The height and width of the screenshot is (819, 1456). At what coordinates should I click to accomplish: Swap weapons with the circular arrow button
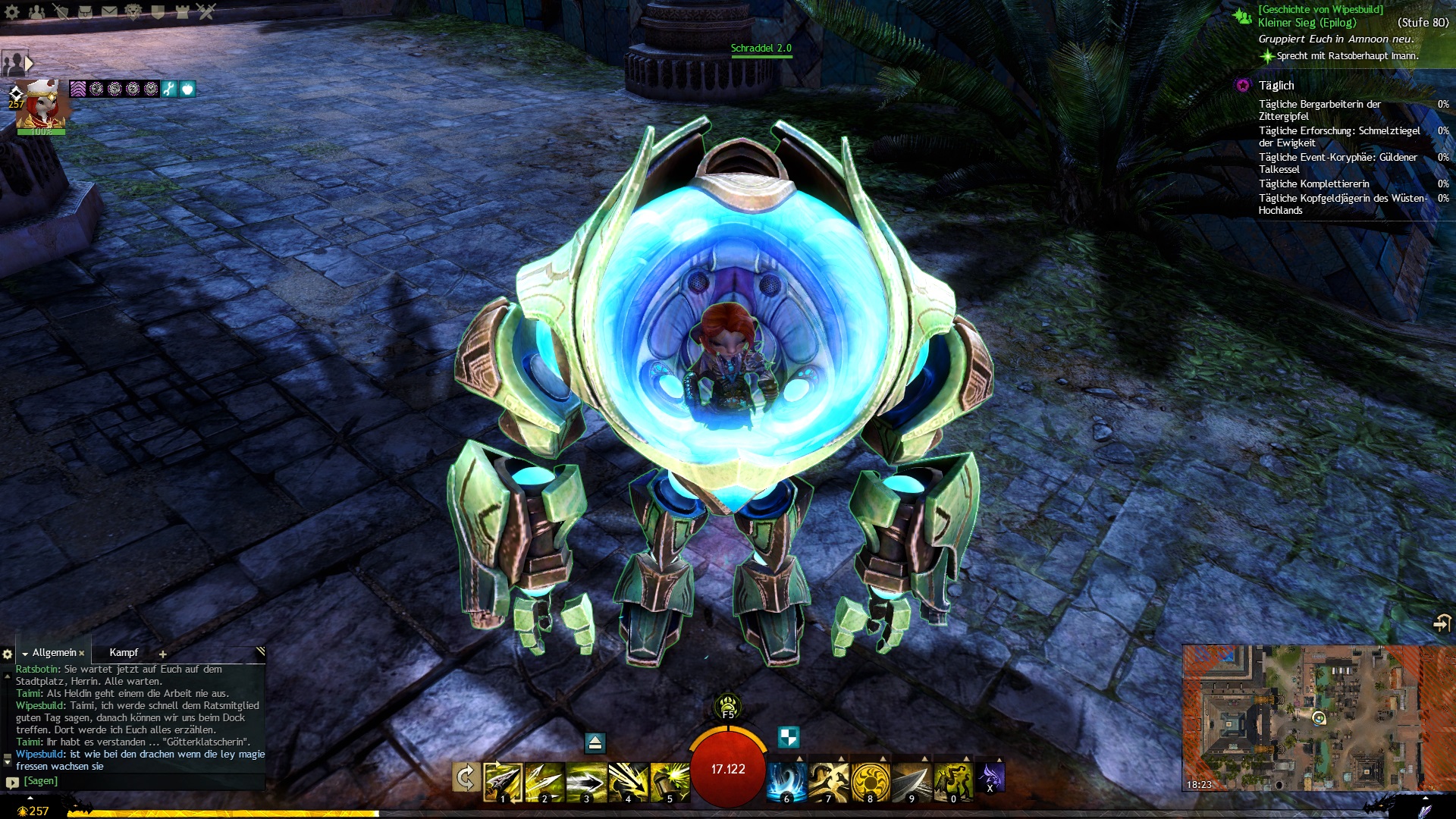(x=465, y=778)
